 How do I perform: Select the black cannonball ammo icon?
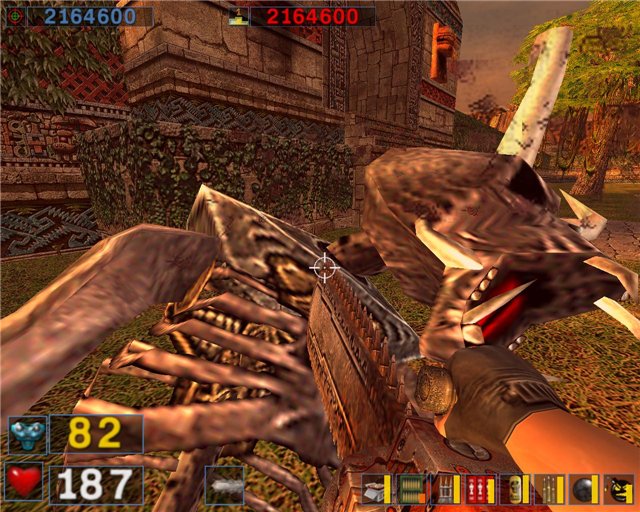pyautogui.click(x=583, y=489)
